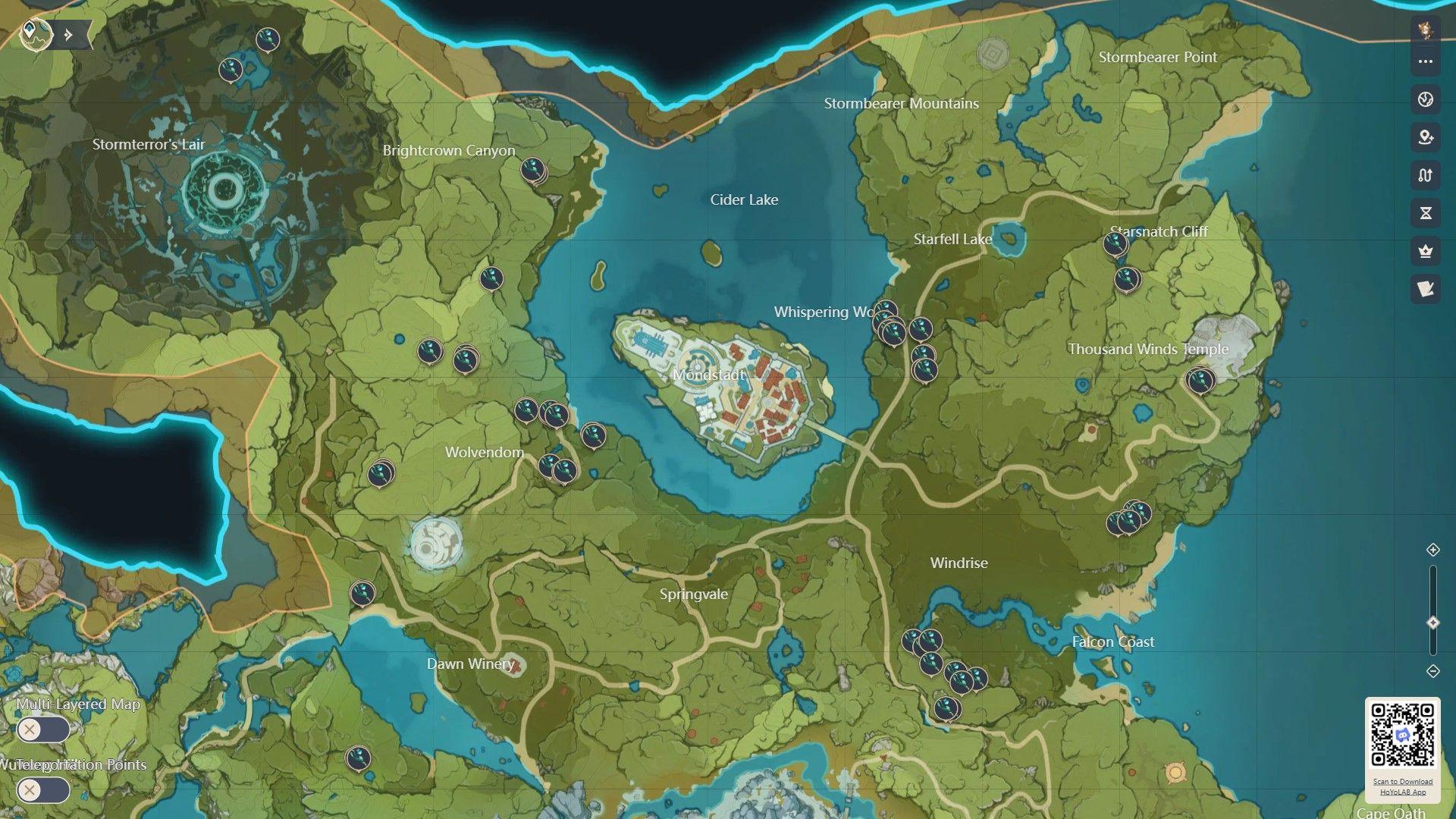1456x819 pixels.
Task: Open the crown icon panel
Action: (1425, 251)
